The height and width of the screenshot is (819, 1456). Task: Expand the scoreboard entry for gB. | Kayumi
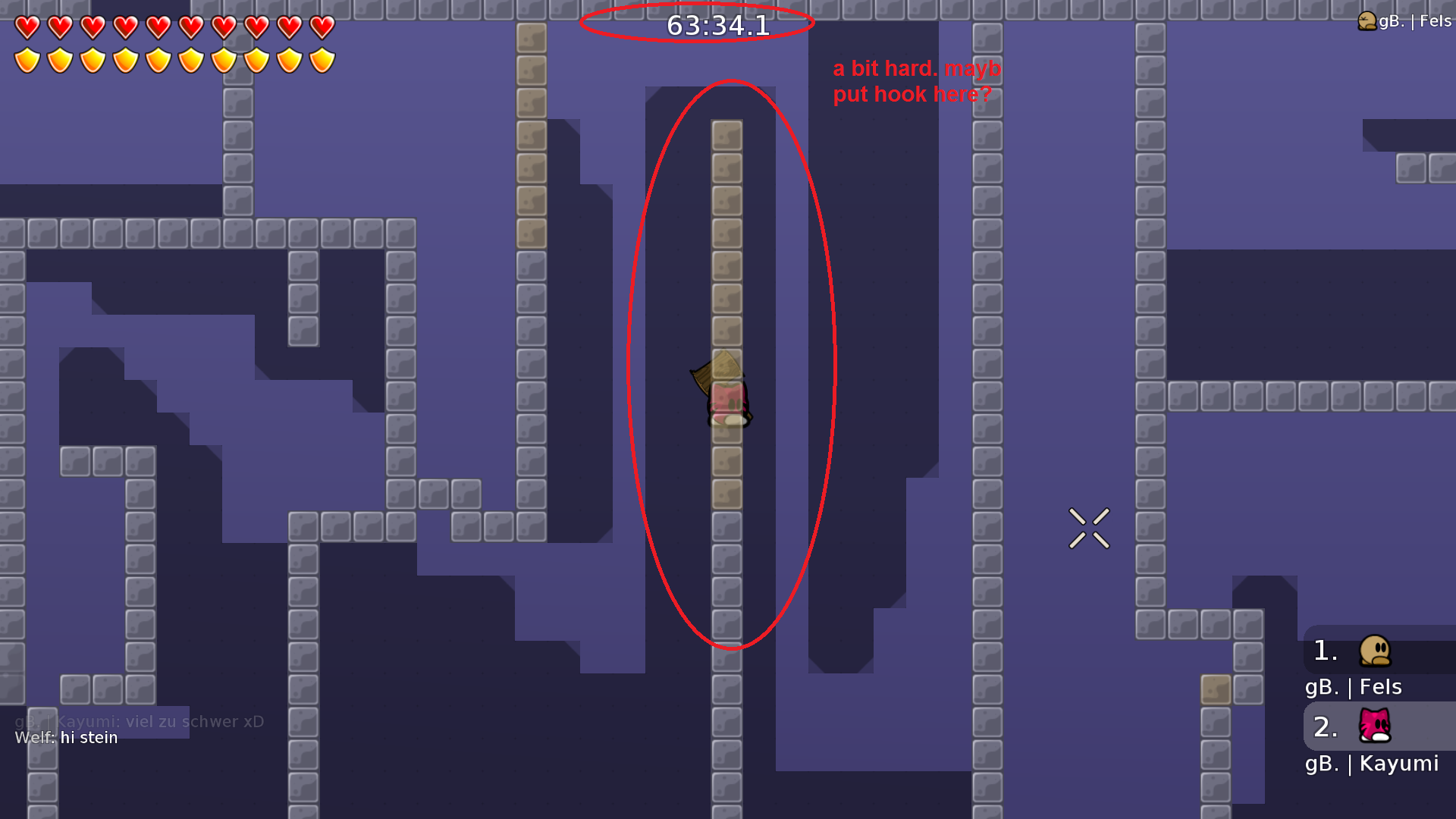[1373, 764]
